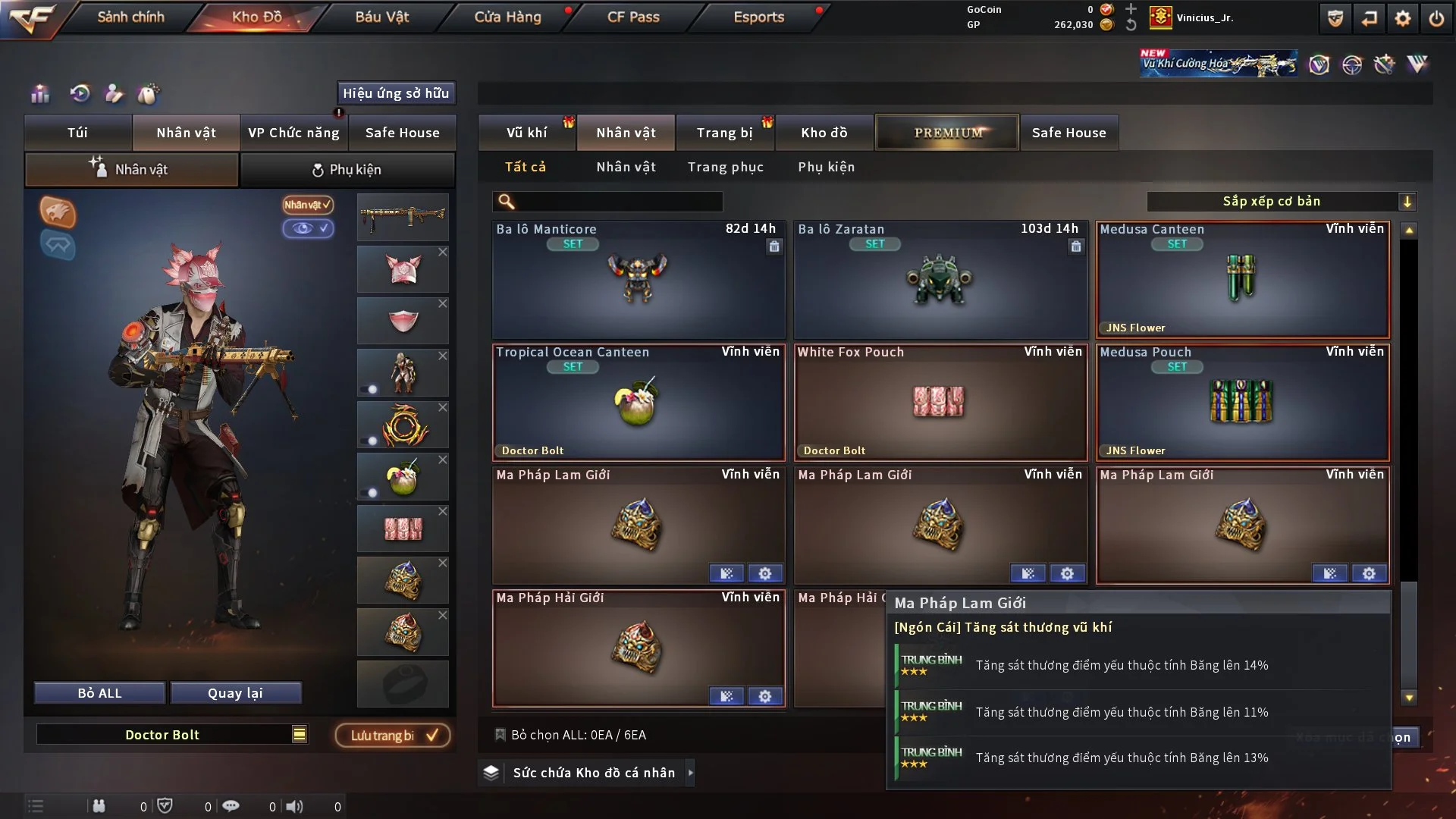
Task: Click the Quay lại button
Action: (x=235, y=693)
